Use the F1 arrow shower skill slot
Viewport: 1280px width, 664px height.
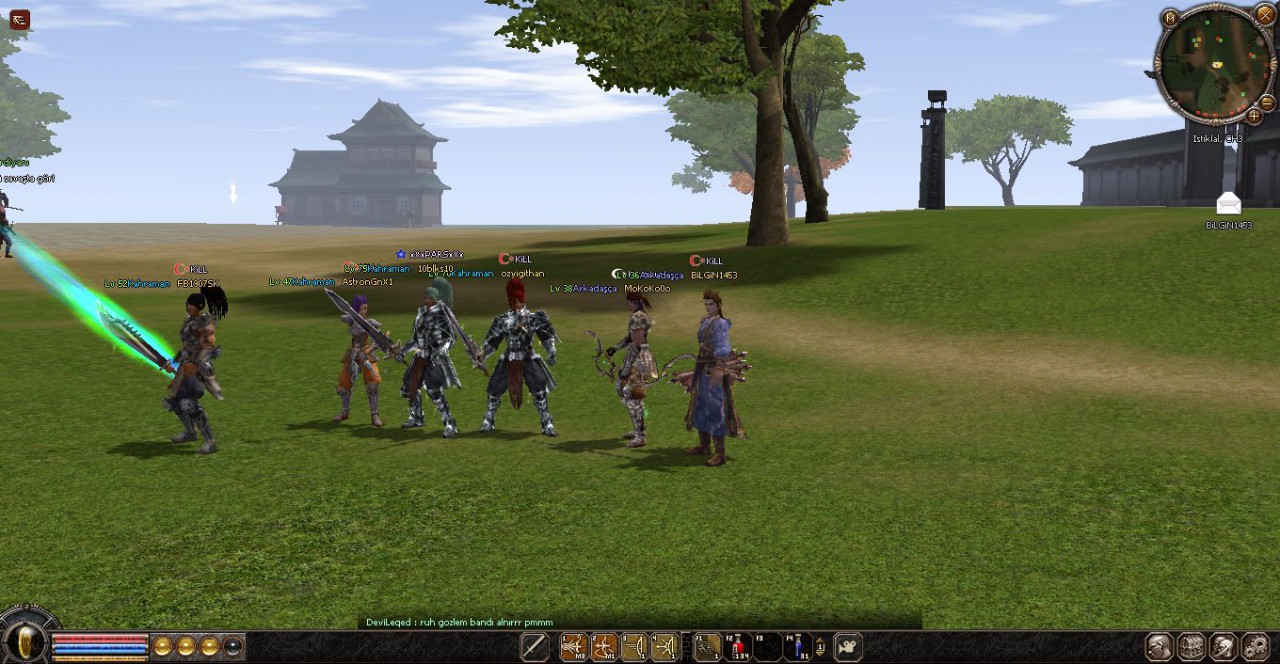pos(708,647)
